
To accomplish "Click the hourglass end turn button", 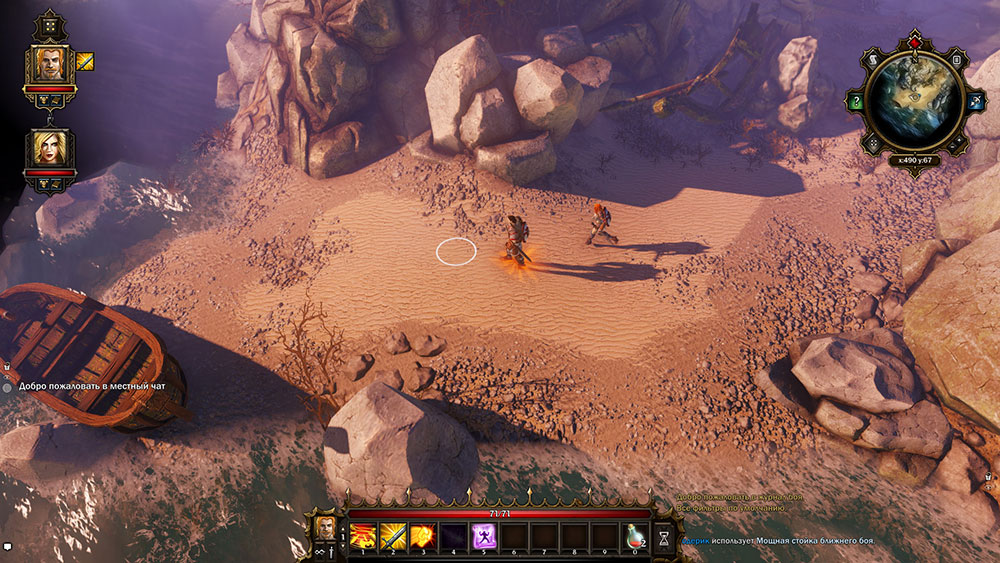I will 665,537.
